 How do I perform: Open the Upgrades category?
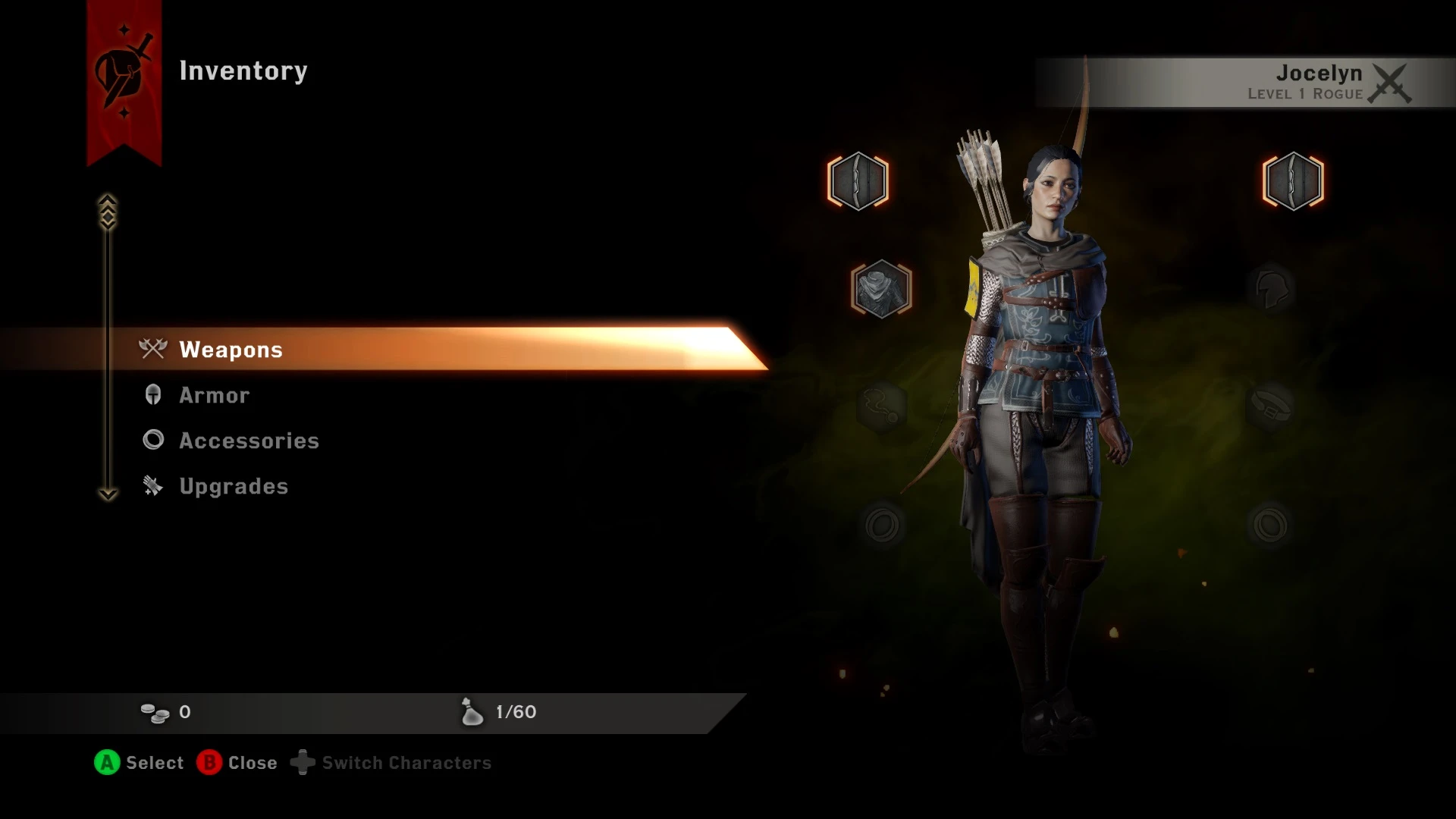point(233,486)
